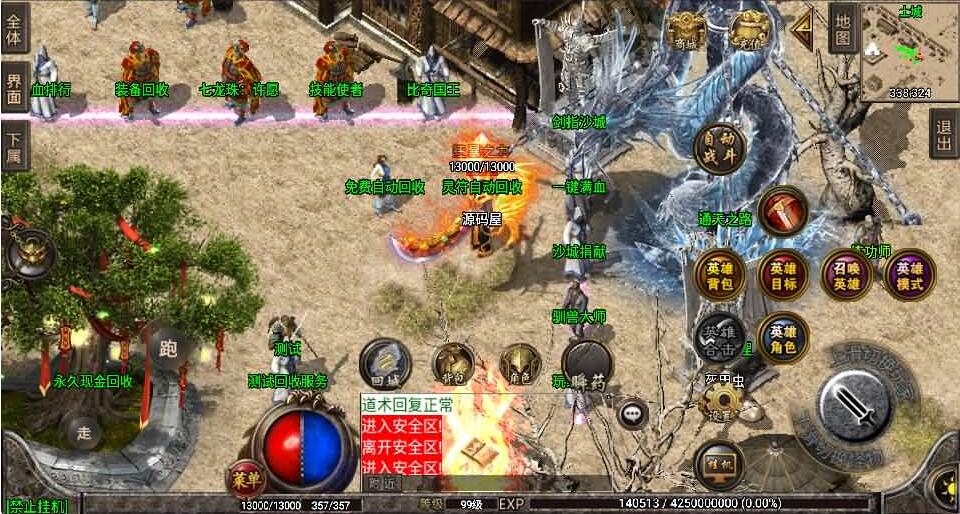
Task: Open the chat bubble icon
Action: point(632,412)
